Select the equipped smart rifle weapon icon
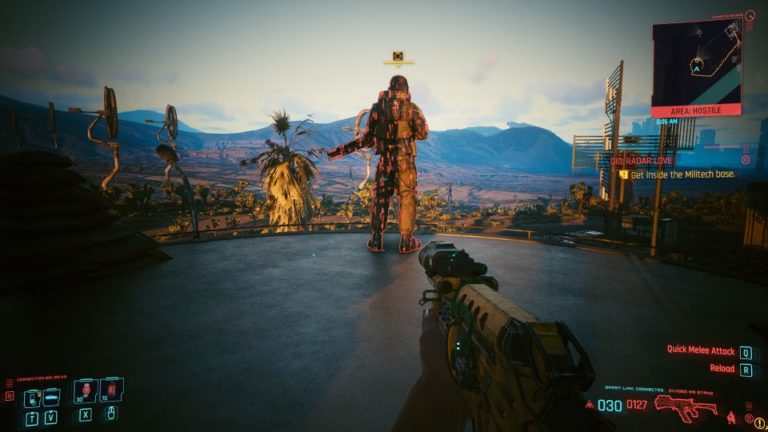Screen dimensions: 768x432 (684, 407)
